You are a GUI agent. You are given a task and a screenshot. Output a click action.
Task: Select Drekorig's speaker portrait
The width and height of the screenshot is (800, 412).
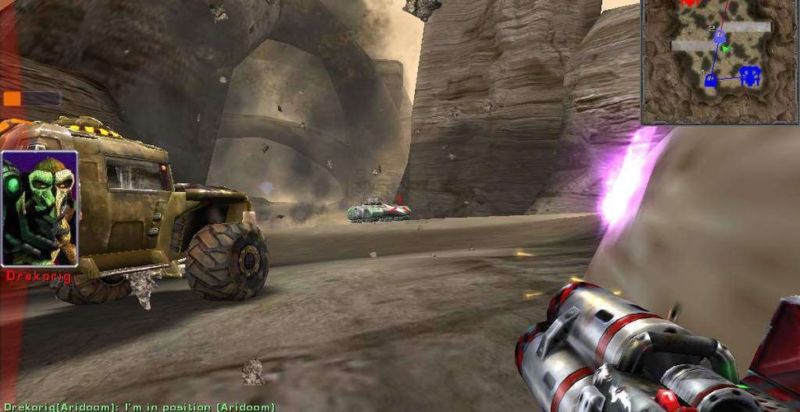pyautogui.click(x=39, y=208)
